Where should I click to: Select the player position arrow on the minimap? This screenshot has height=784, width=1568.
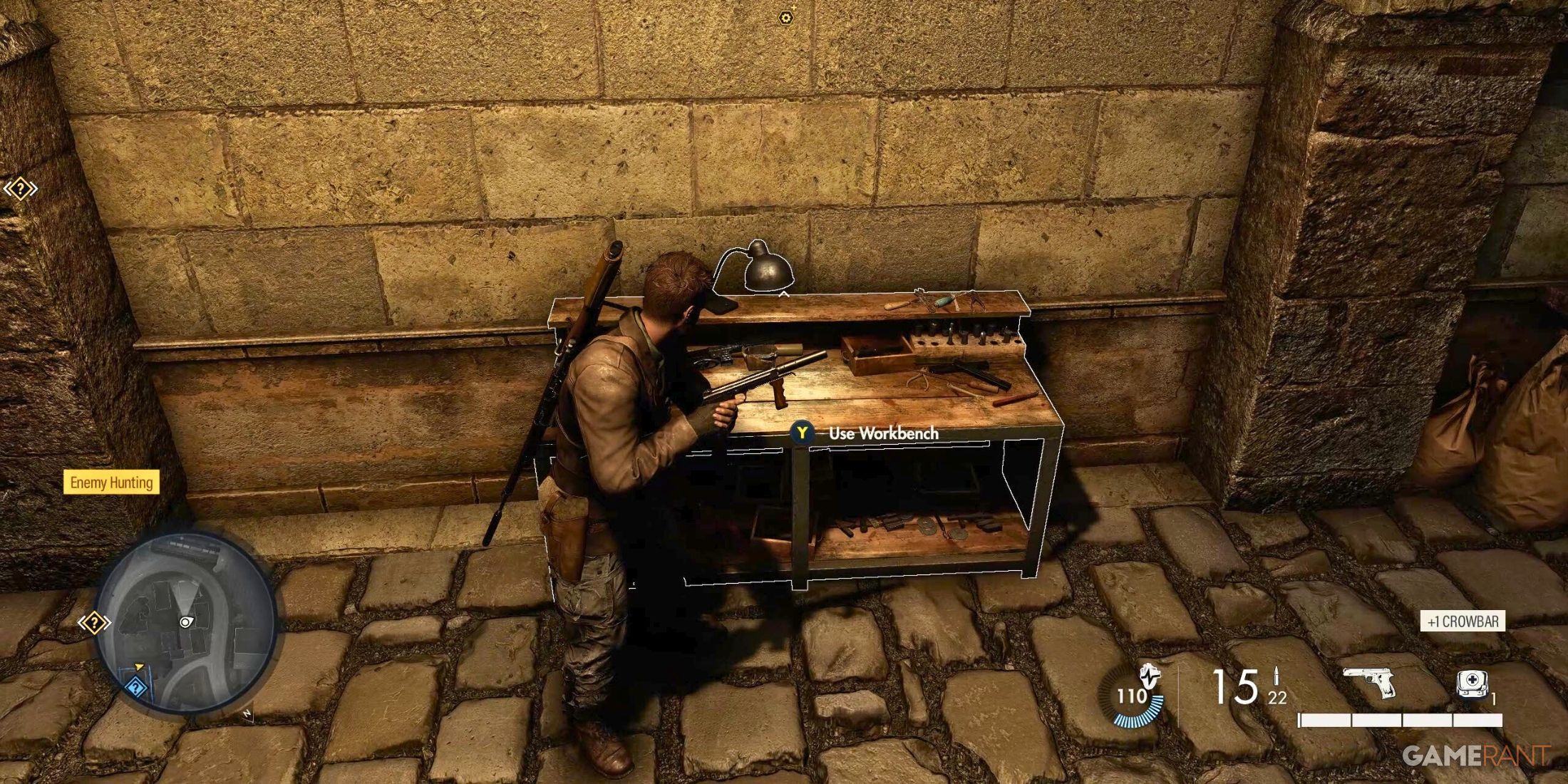[186, 622]
